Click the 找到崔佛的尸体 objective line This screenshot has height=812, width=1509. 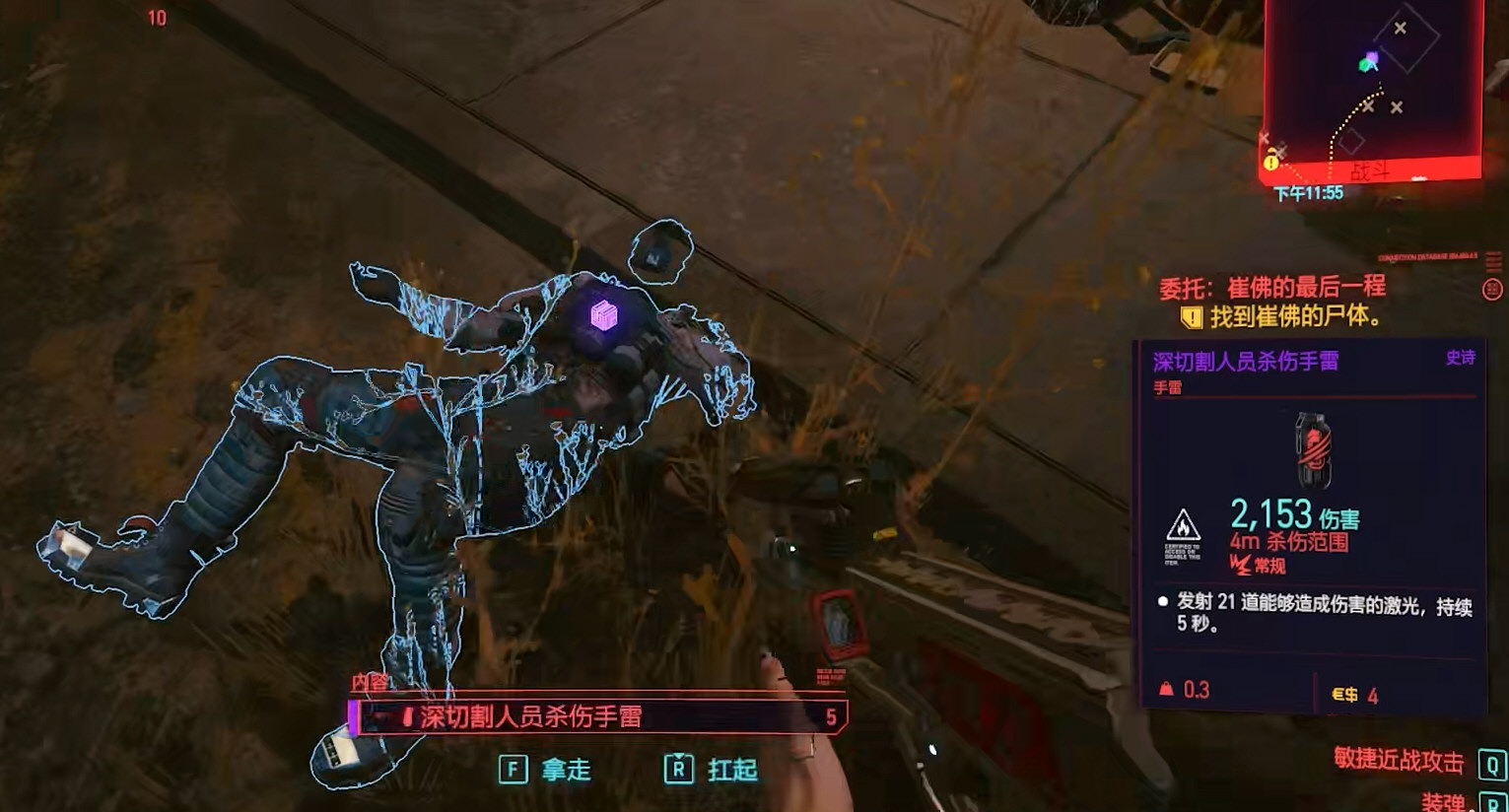pyautogui.click(x=1281, y=317)
